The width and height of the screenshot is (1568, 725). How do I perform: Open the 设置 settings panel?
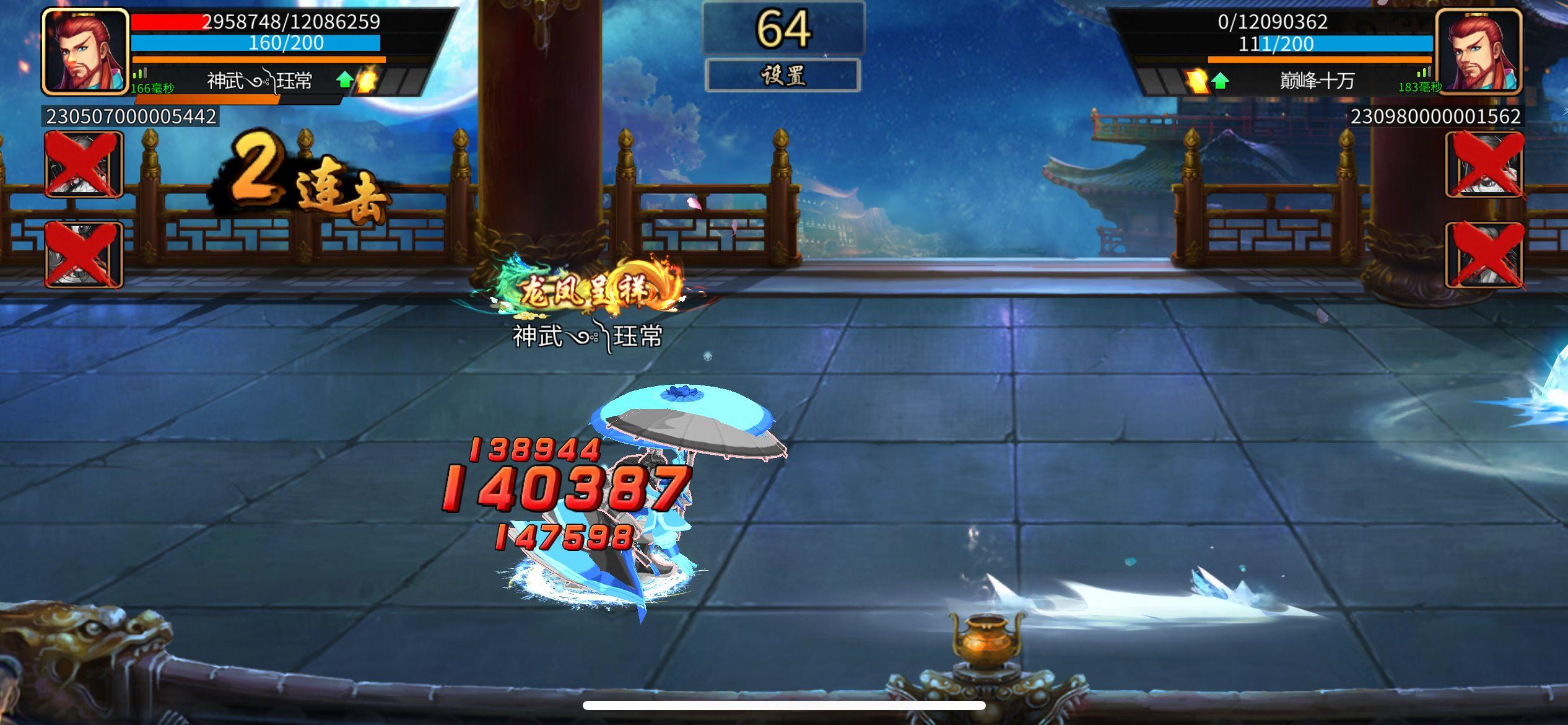(x=783, y=74)
